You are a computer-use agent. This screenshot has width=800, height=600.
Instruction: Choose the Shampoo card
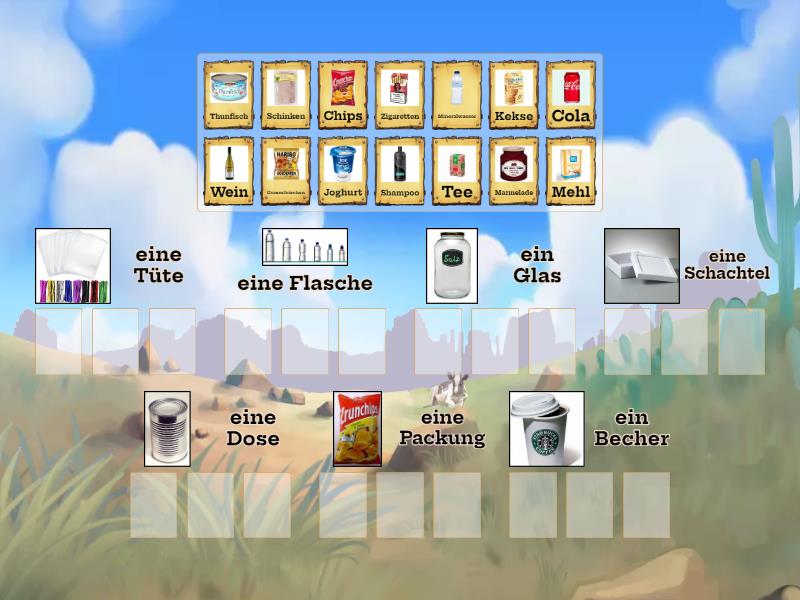399,171
